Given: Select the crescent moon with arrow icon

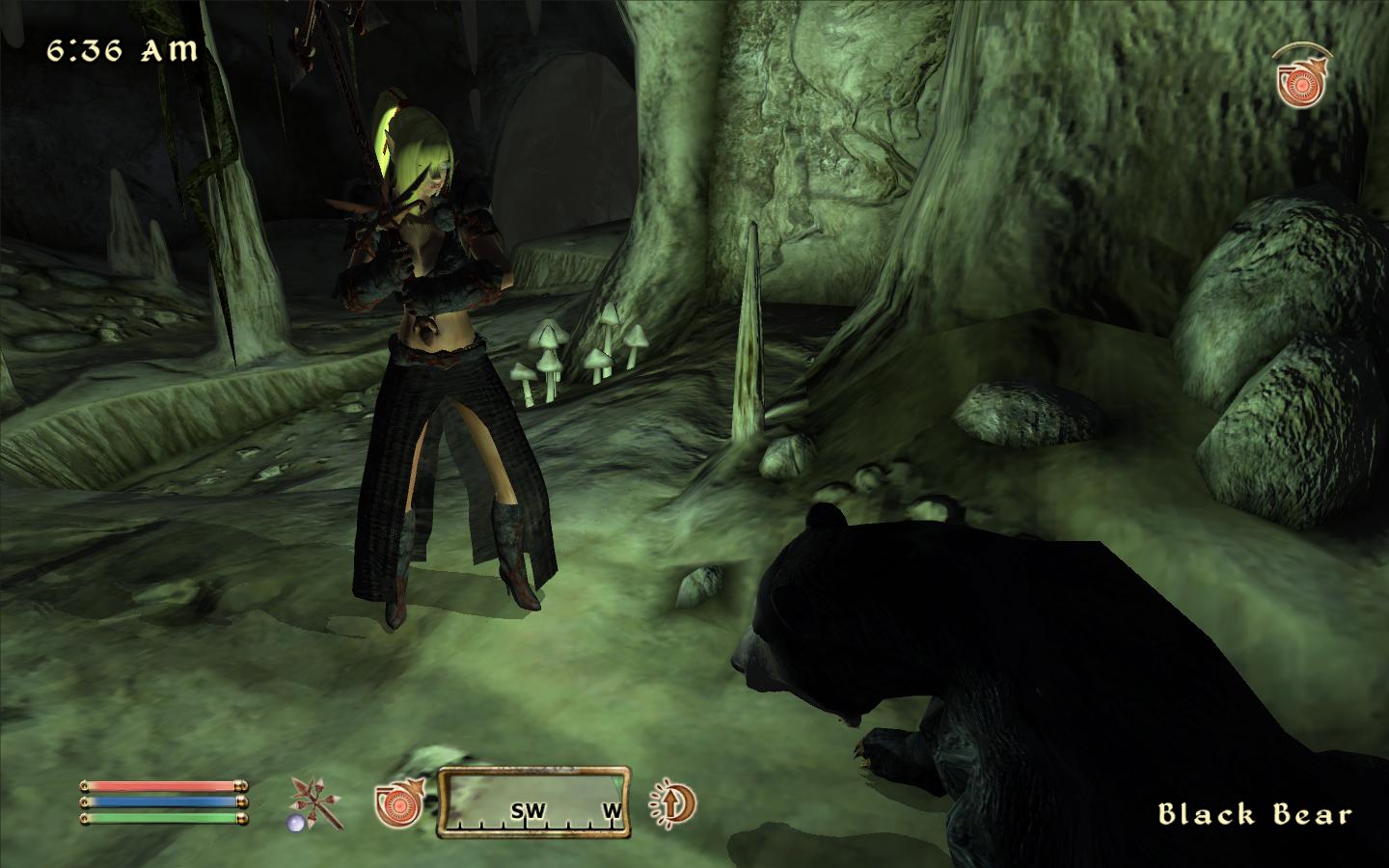Looking at the screenshot, I should pyautogui.click(x=672, y=802).
